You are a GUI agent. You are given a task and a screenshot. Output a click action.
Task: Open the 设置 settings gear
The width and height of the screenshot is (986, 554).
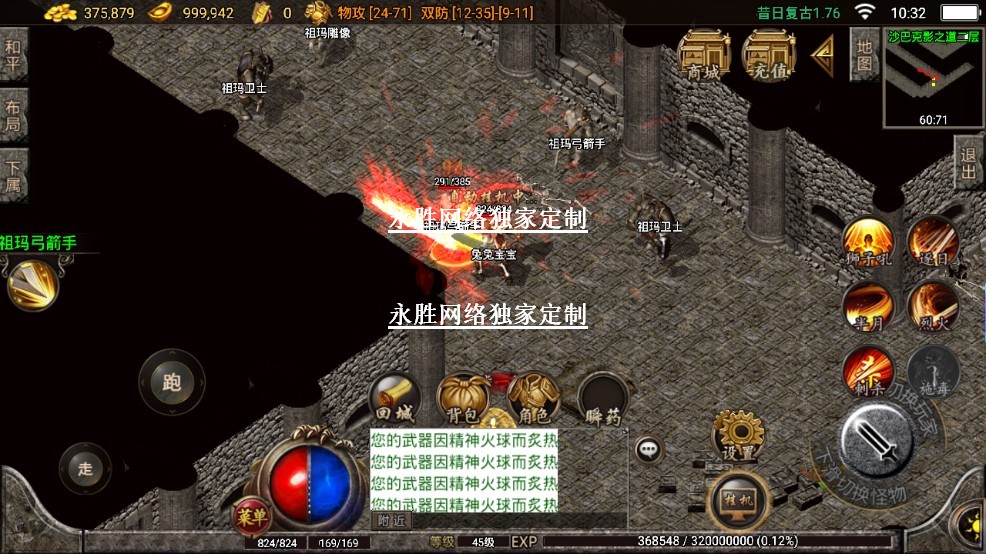tap(738, 436)
